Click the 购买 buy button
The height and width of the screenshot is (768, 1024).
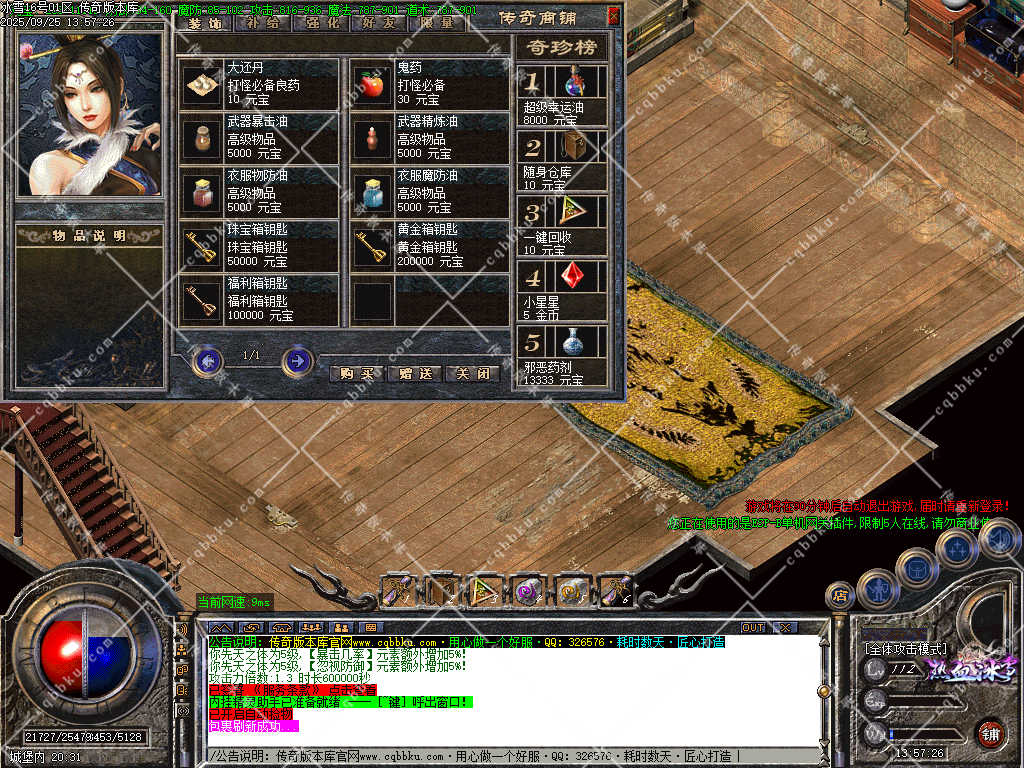tap(356, 374)
